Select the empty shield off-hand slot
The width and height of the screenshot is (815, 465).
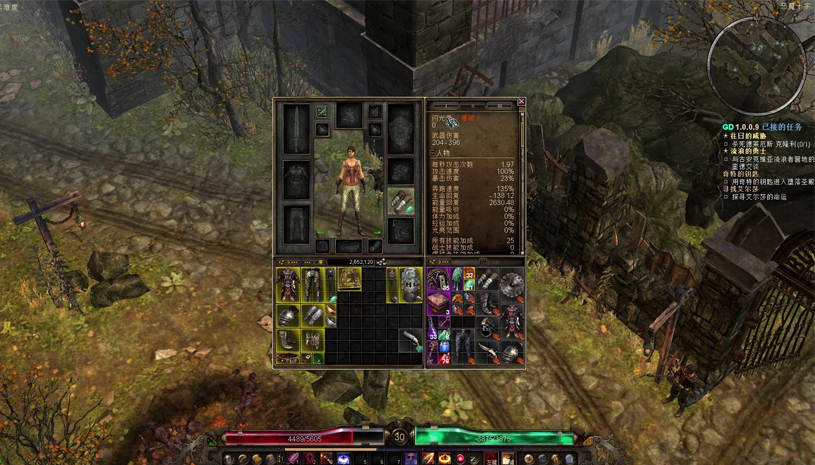[402, 128]
